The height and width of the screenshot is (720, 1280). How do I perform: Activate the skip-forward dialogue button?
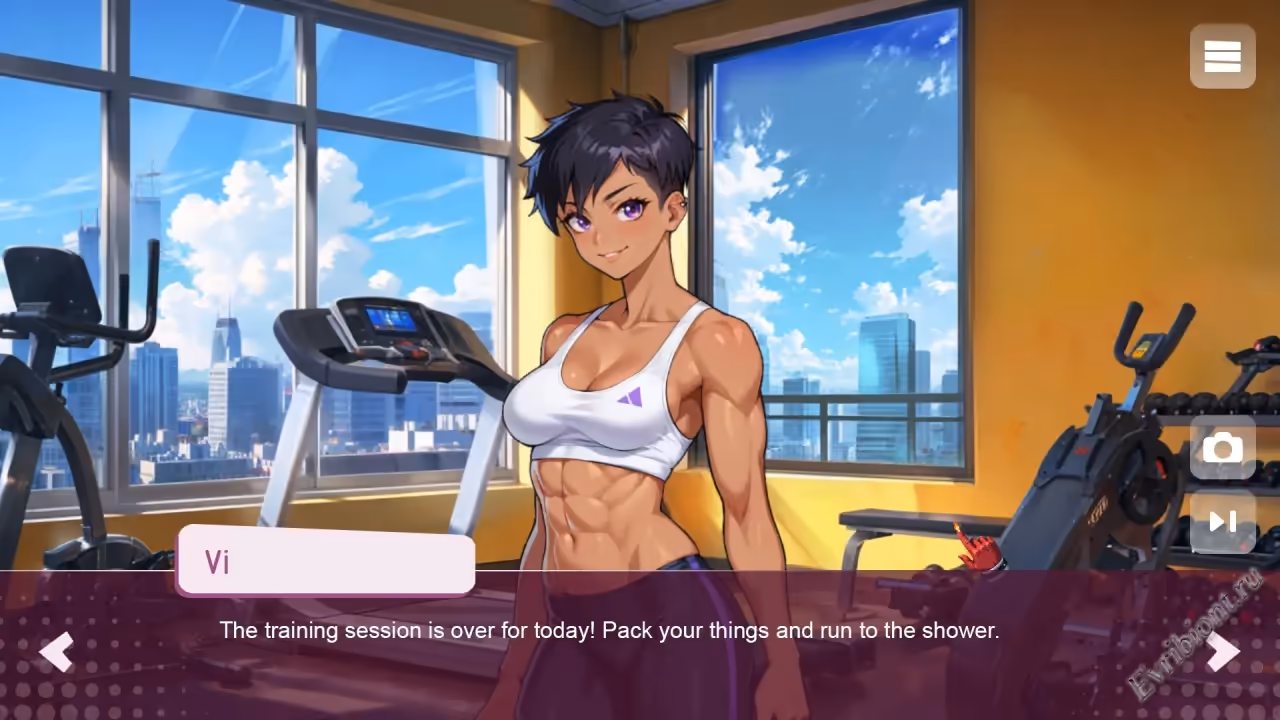pyautogui.click(x=1222, y=521)
